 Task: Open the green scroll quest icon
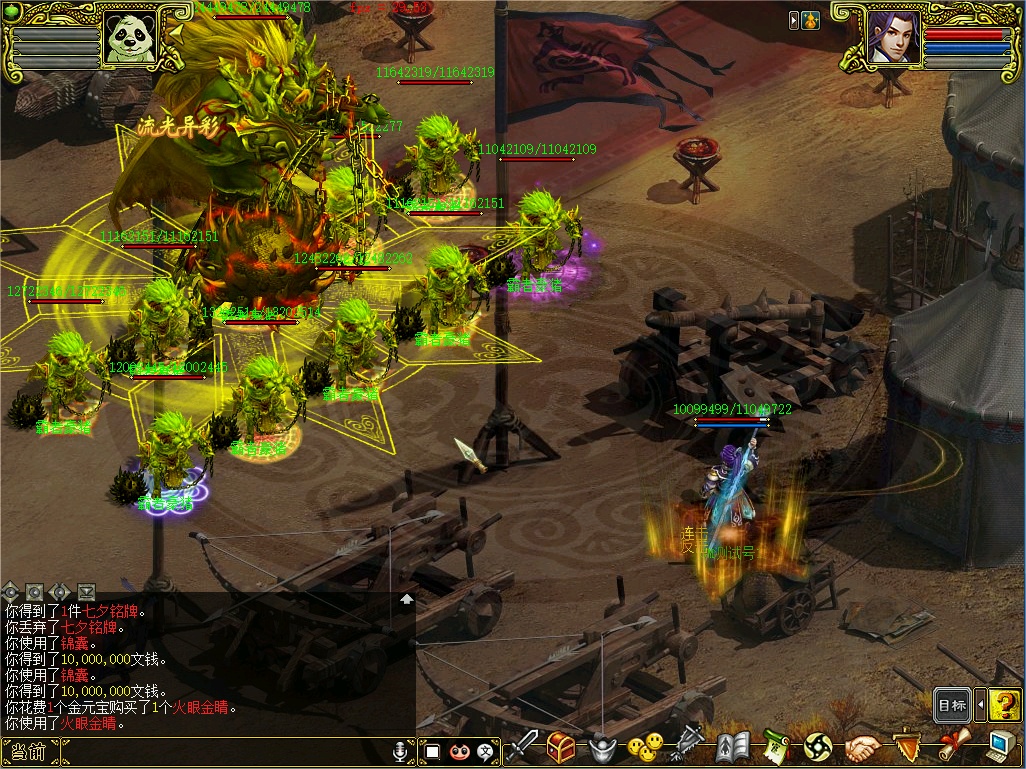tap(776, 746)
